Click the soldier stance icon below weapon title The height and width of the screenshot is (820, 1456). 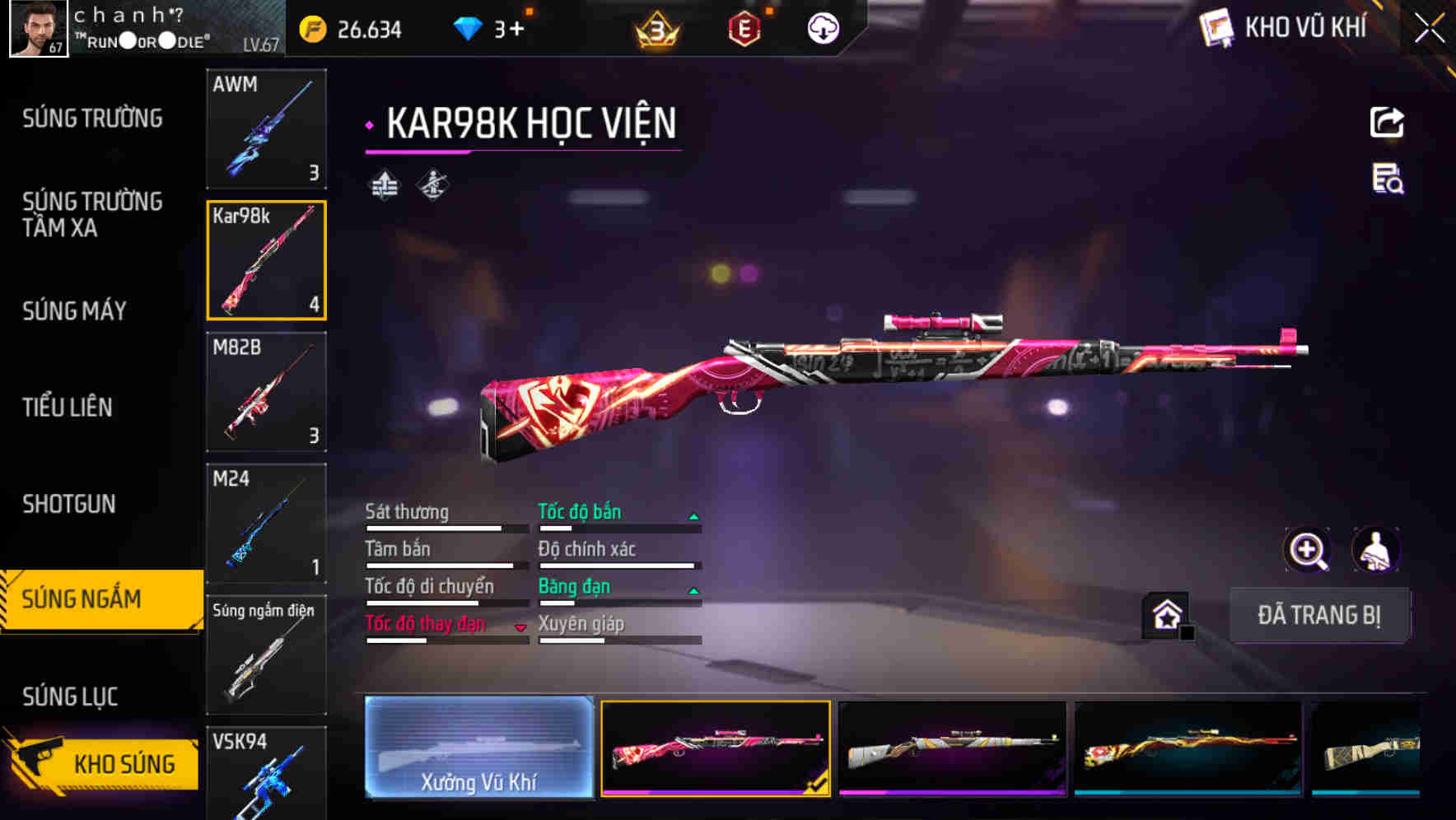coord(432,184)
